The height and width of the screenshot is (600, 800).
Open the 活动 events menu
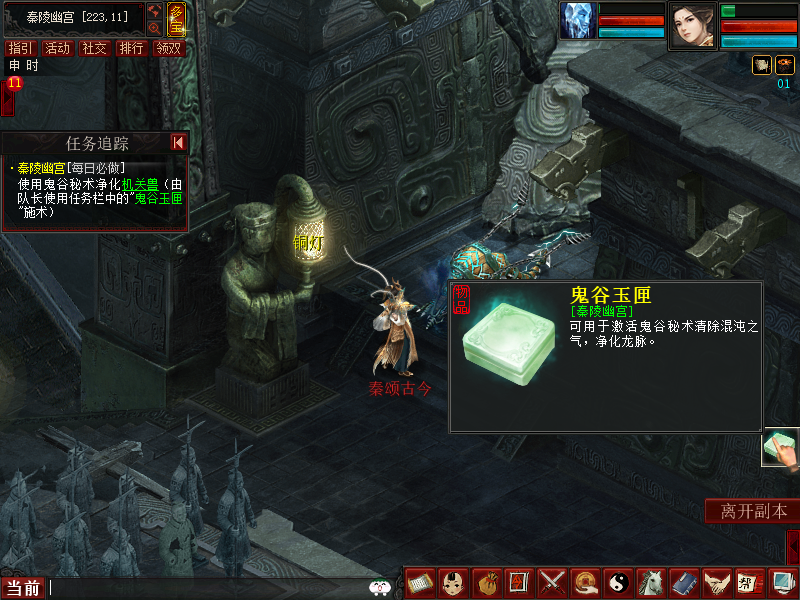58,48
